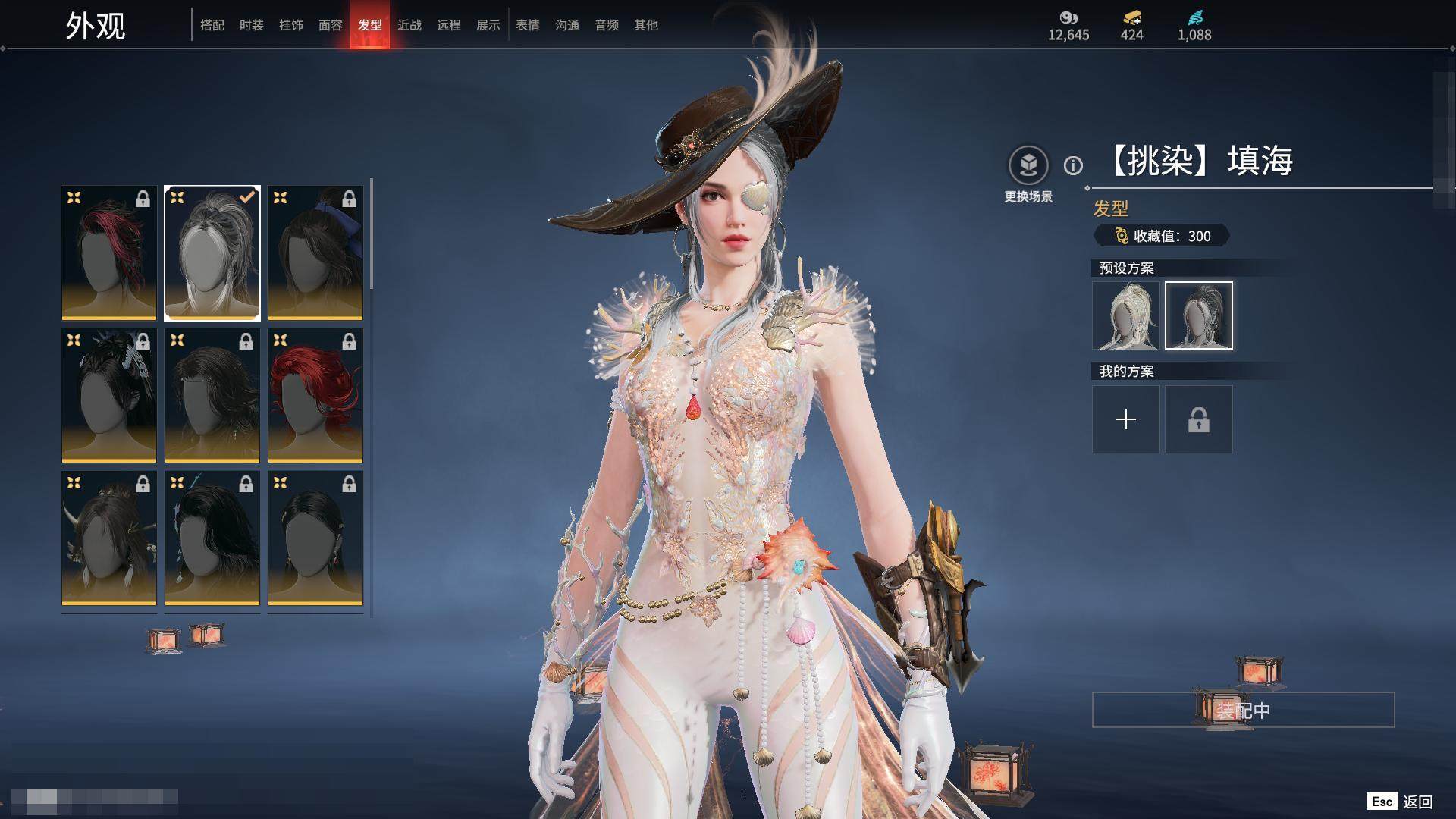Select the 其他 tab
The width and height of the screenshot is (1456, 819).
[x=646, y=25]
